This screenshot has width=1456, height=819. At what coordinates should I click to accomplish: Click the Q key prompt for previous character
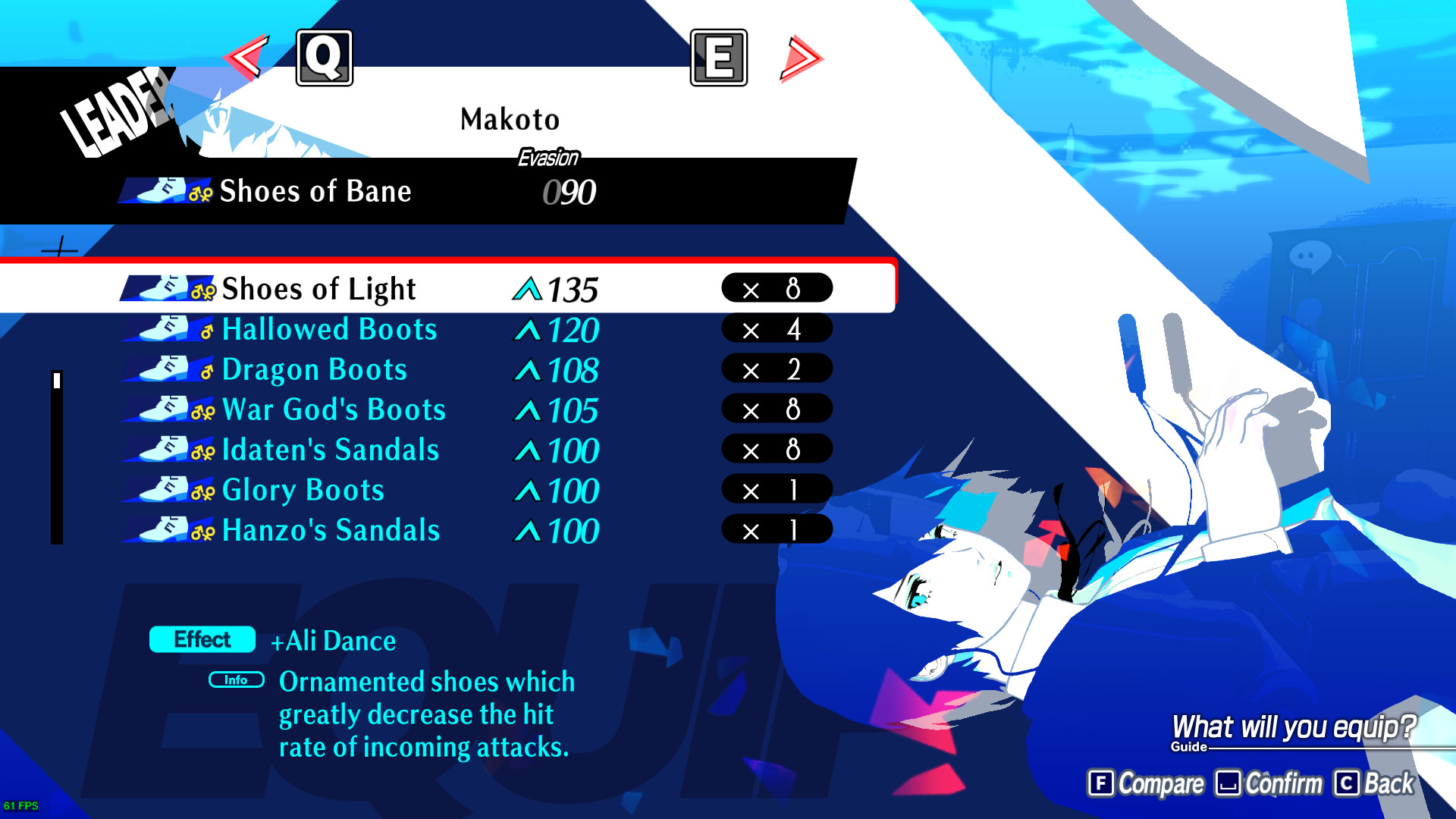point(325,58)
